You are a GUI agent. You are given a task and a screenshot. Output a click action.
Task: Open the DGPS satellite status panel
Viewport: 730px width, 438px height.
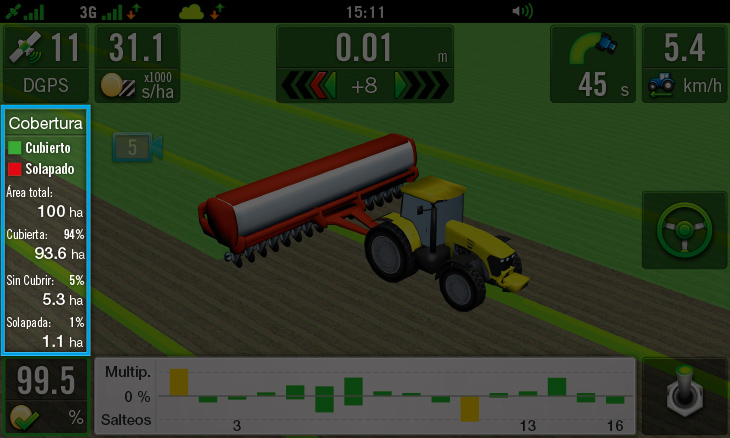[x=46, y=63]
